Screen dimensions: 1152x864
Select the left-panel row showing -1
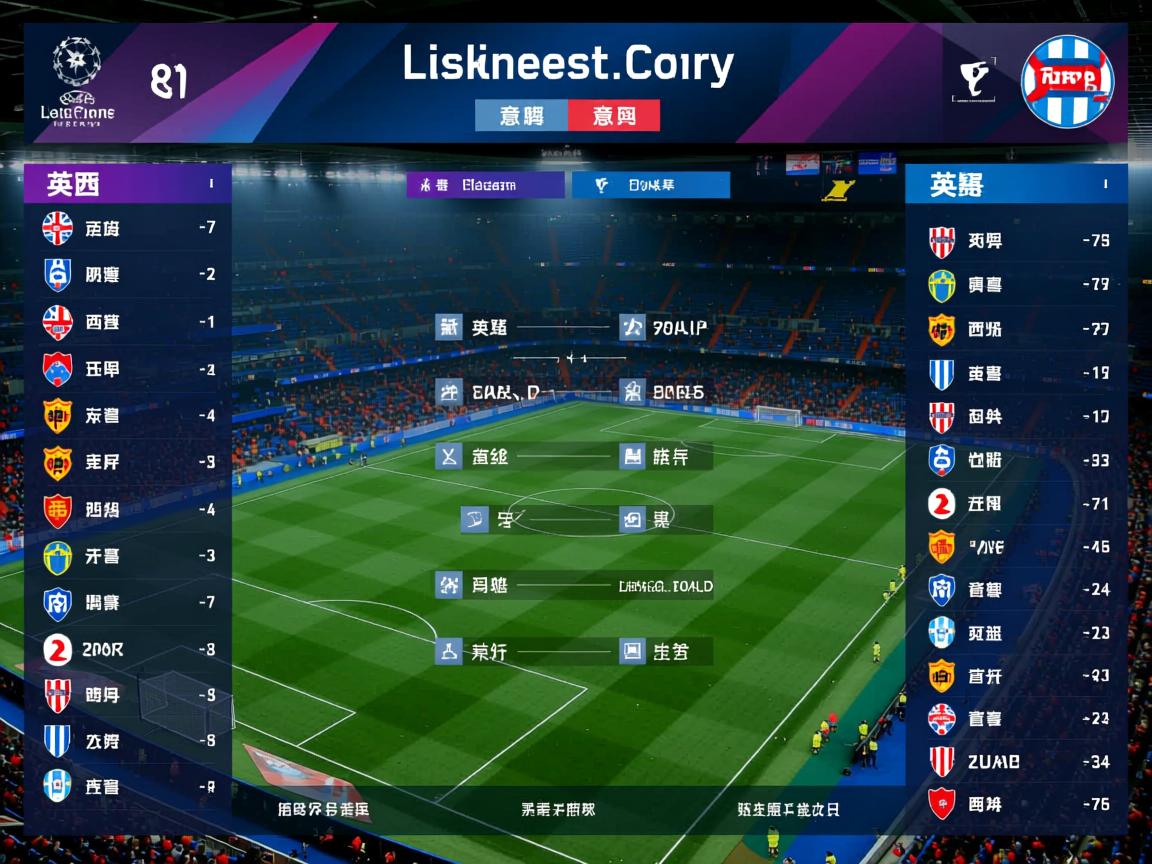pos(128,322)
